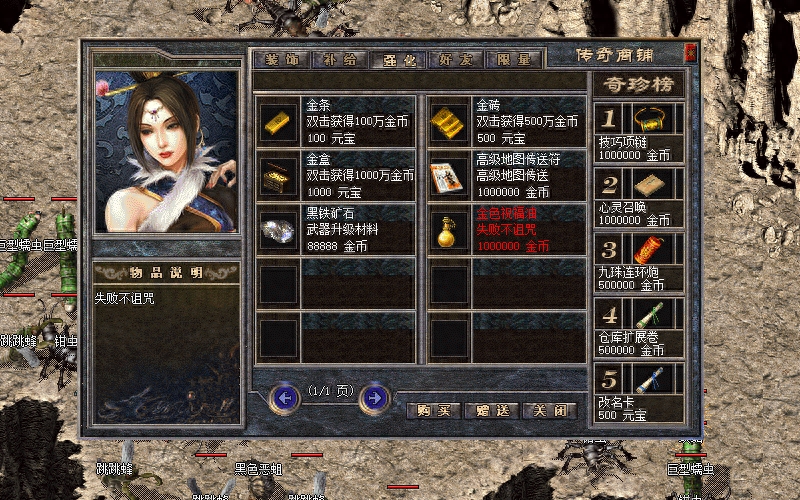The image size is (800, 500).
Task: Click the 赠送 gift button
Action: coord(491,410)
